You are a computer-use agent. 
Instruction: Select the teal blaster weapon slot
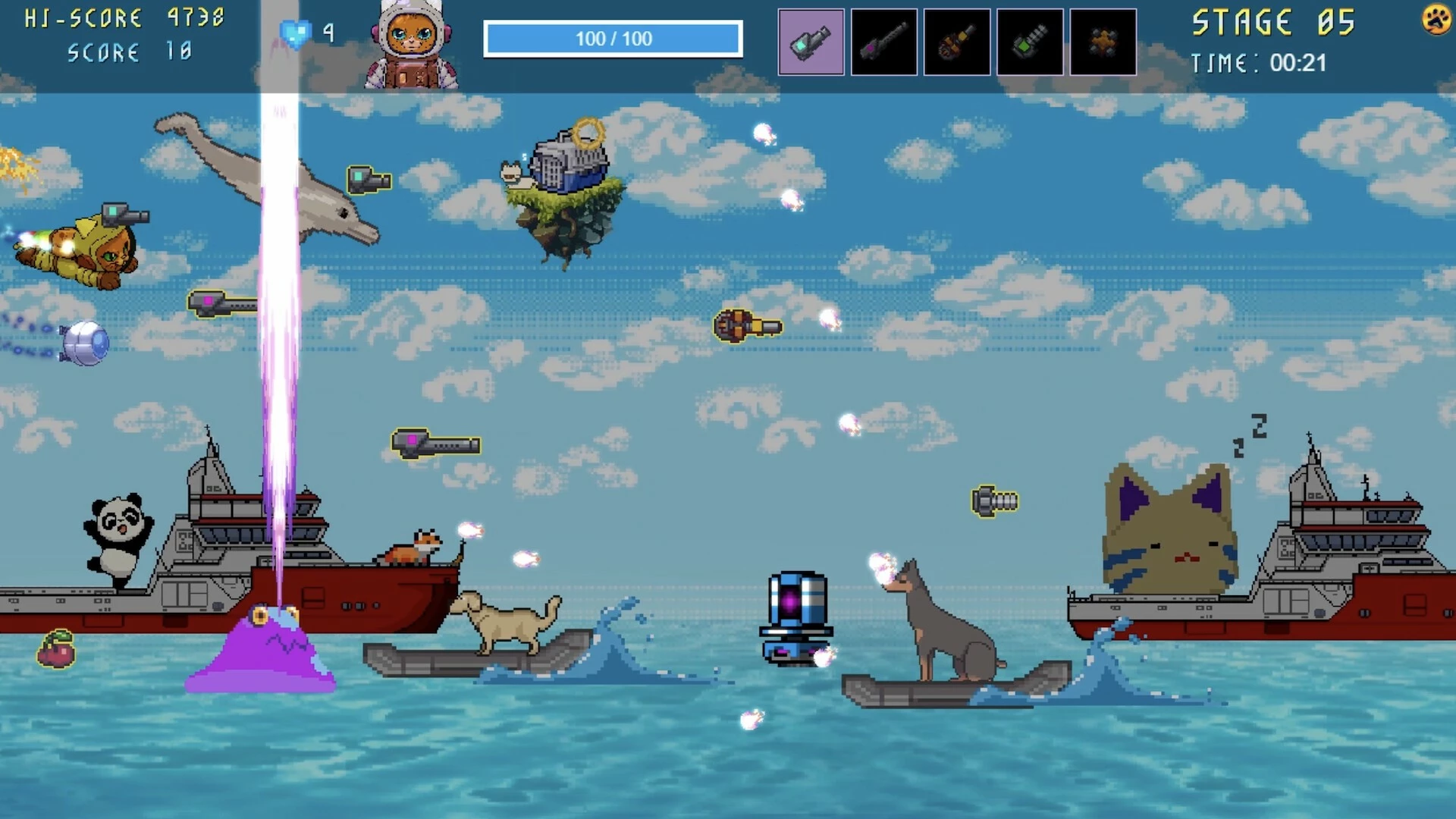pos(811,42)
